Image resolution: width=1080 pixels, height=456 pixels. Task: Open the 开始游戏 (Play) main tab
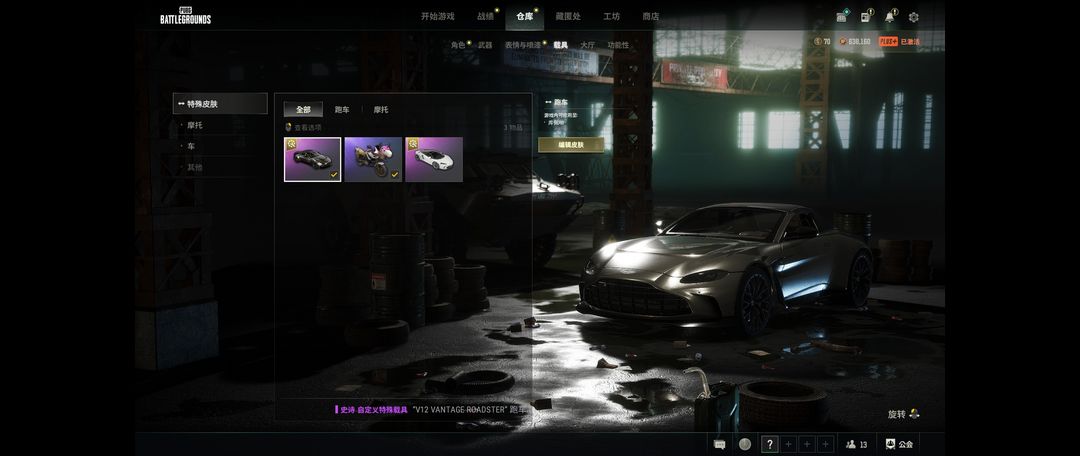click(x=437, y=16)
